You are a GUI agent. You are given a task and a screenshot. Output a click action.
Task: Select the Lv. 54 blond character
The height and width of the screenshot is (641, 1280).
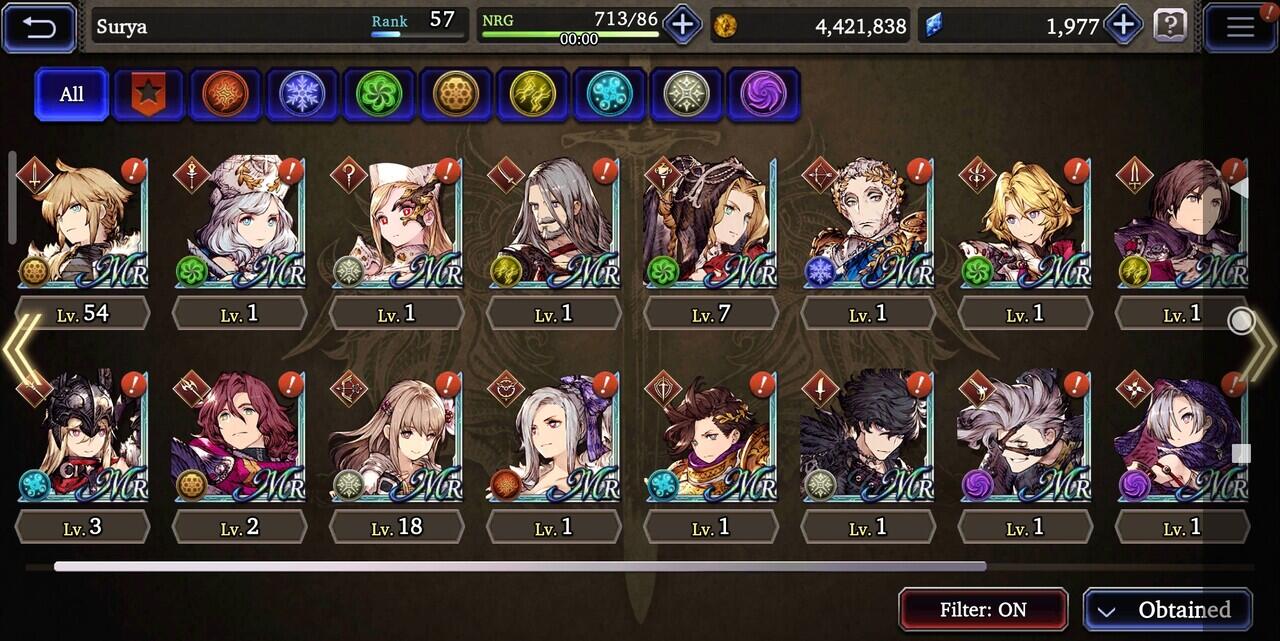click(x=83, y=223)
